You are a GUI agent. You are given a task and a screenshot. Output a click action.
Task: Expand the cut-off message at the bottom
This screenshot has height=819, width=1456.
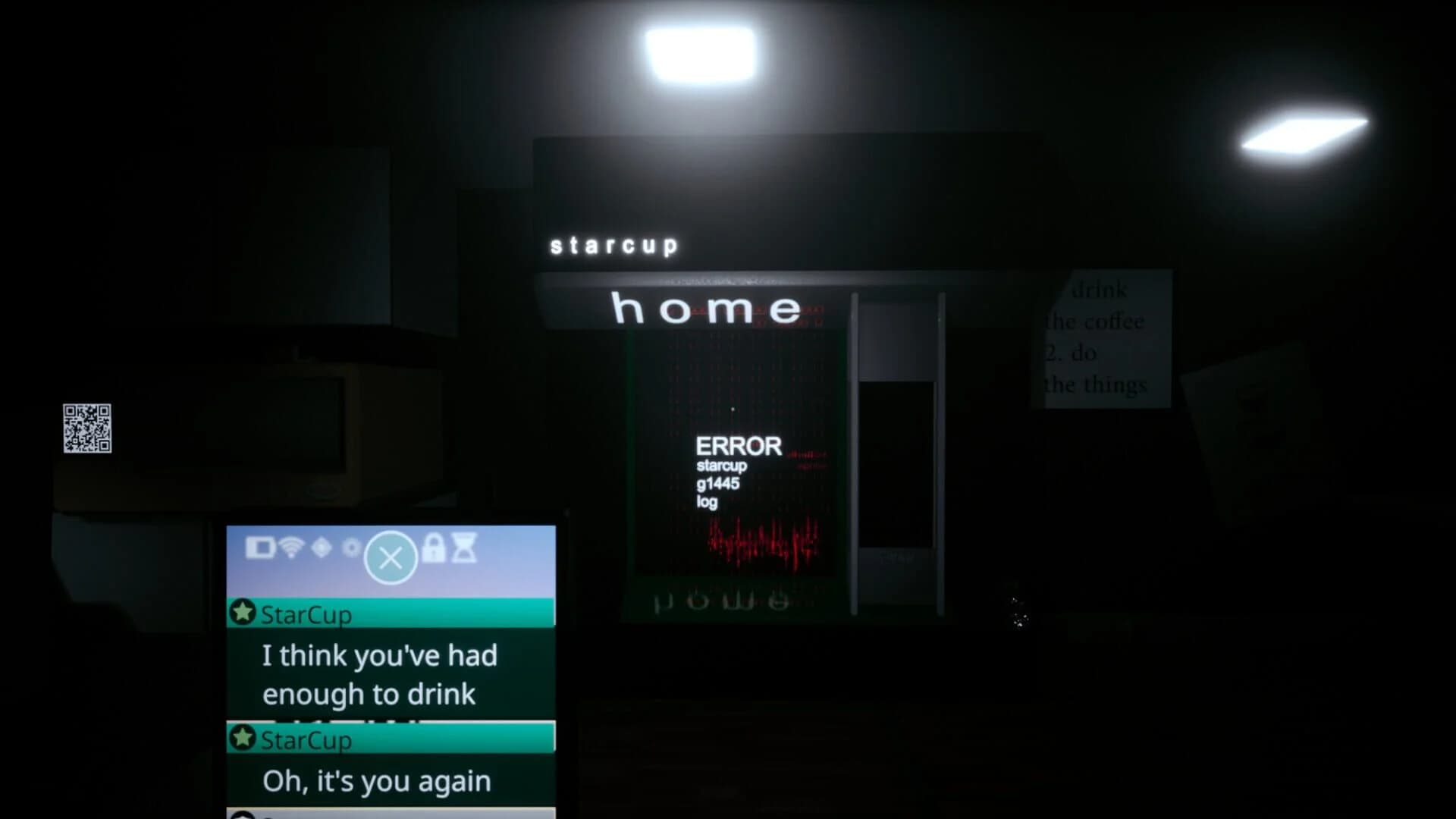point(379,813)
